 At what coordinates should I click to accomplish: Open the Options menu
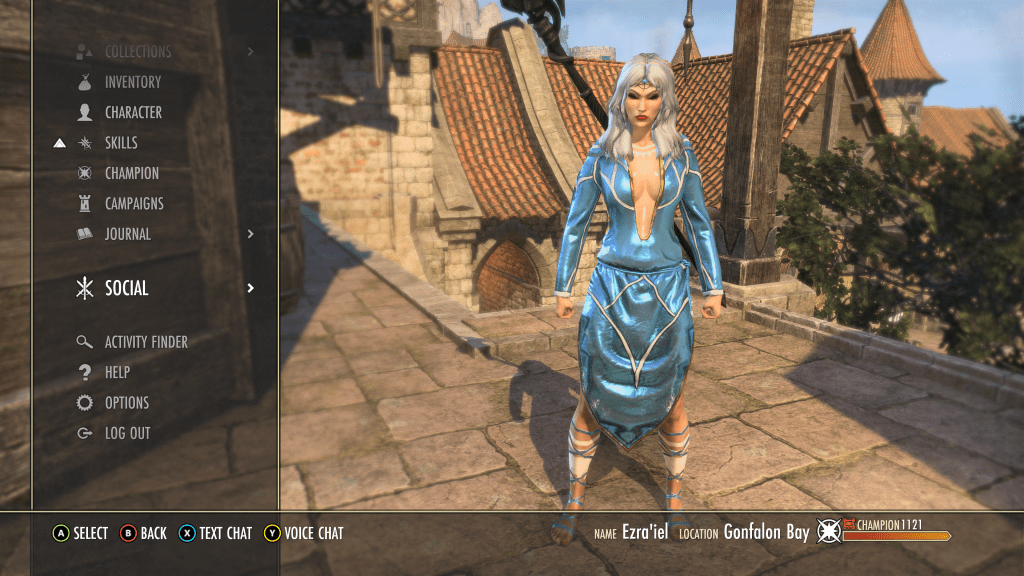[127, 403]
